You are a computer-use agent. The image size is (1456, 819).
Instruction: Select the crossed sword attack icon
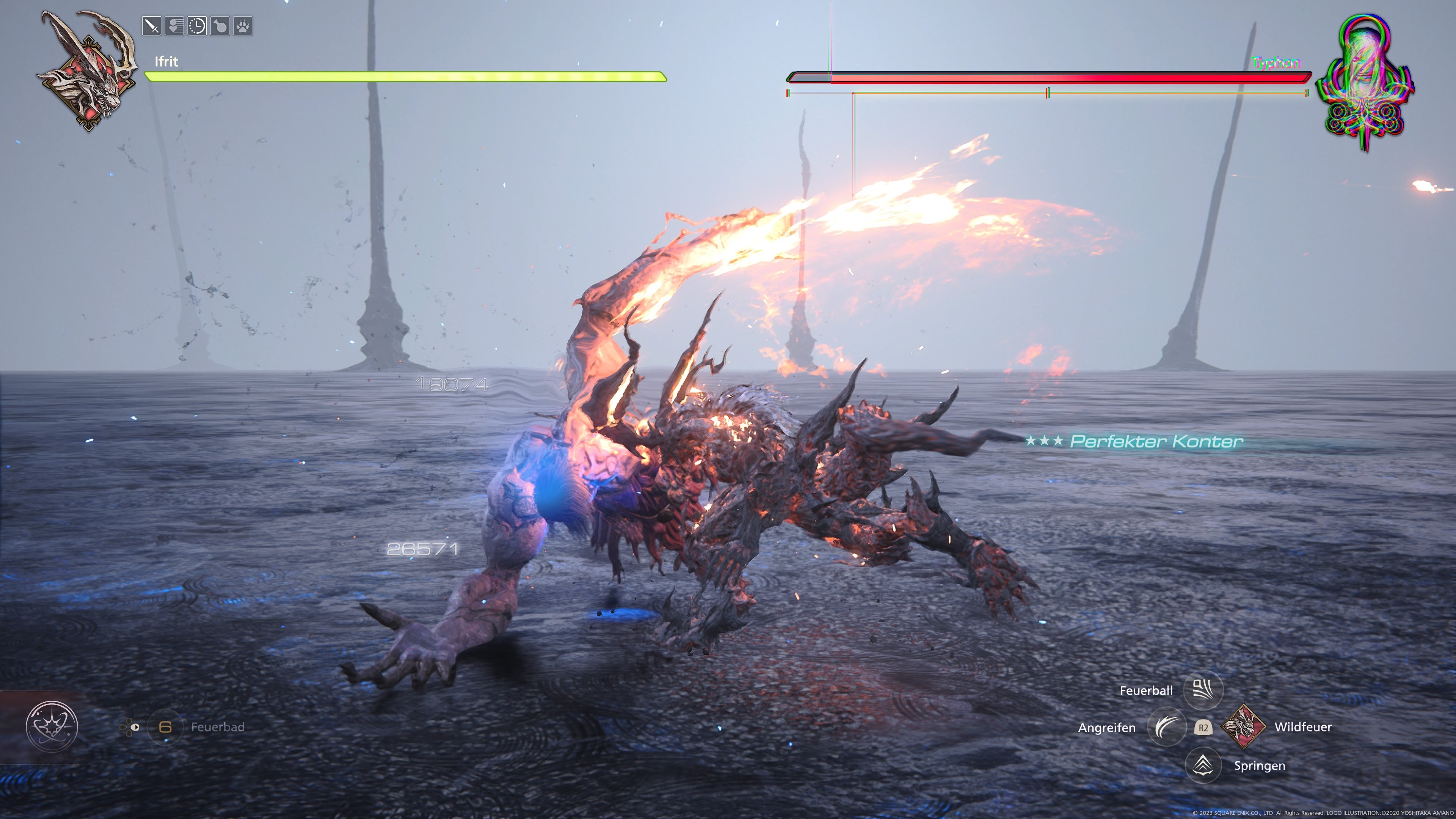[152, 25]
